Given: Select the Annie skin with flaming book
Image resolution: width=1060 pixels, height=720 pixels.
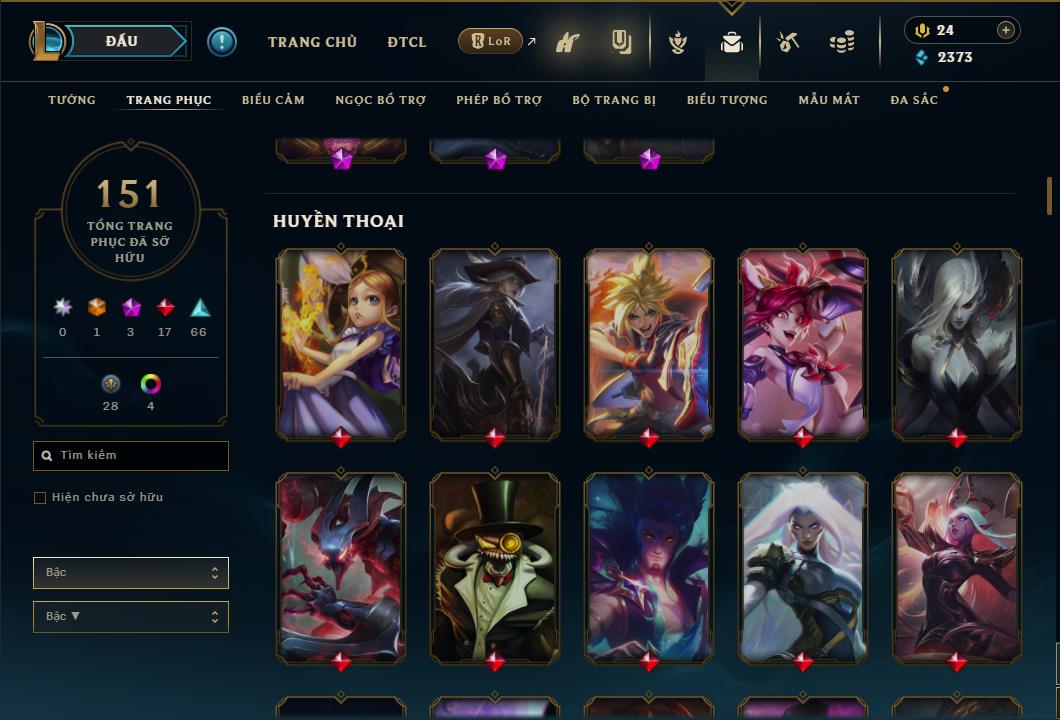Looking at the screenshot, I should [341, 343].
